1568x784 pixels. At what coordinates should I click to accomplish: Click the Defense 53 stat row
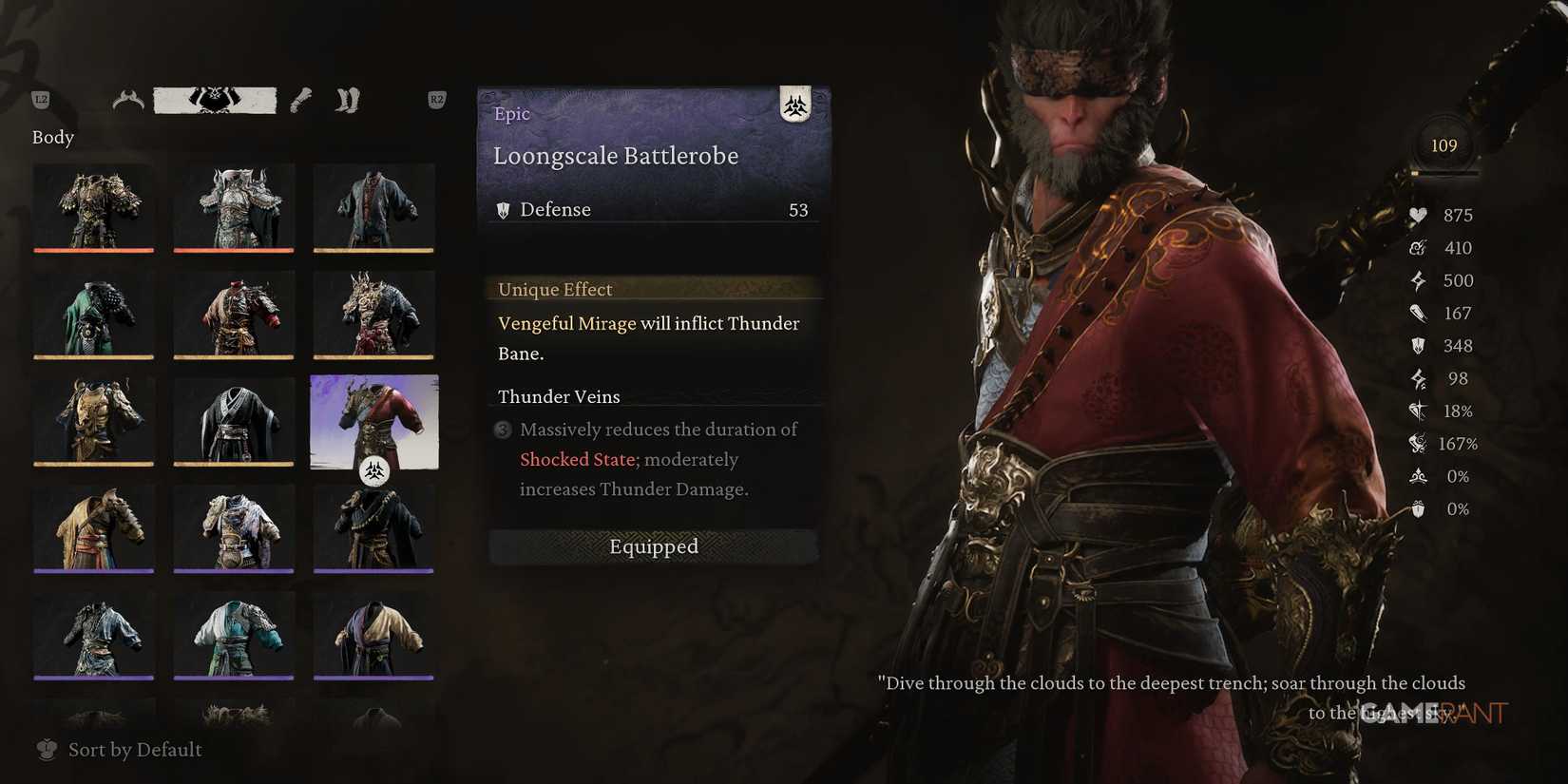tap(653, 209)
